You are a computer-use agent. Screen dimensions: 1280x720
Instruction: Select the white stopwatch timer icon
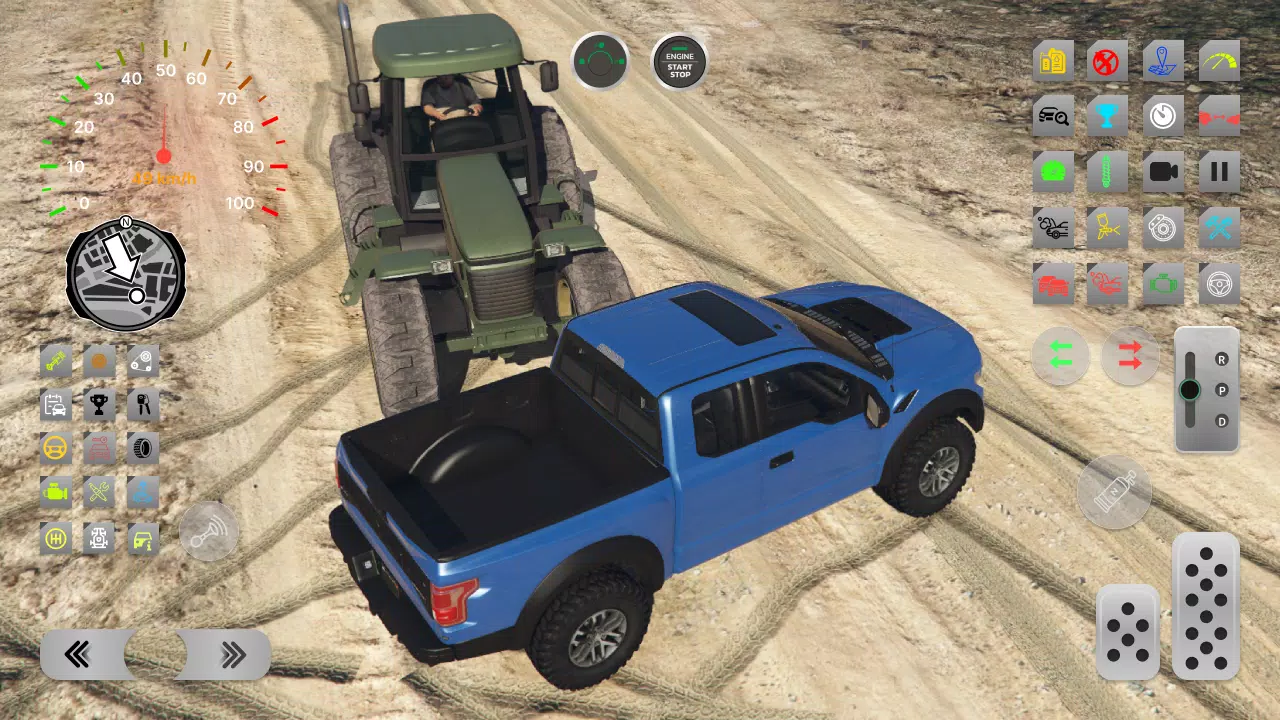(1163, 116)
